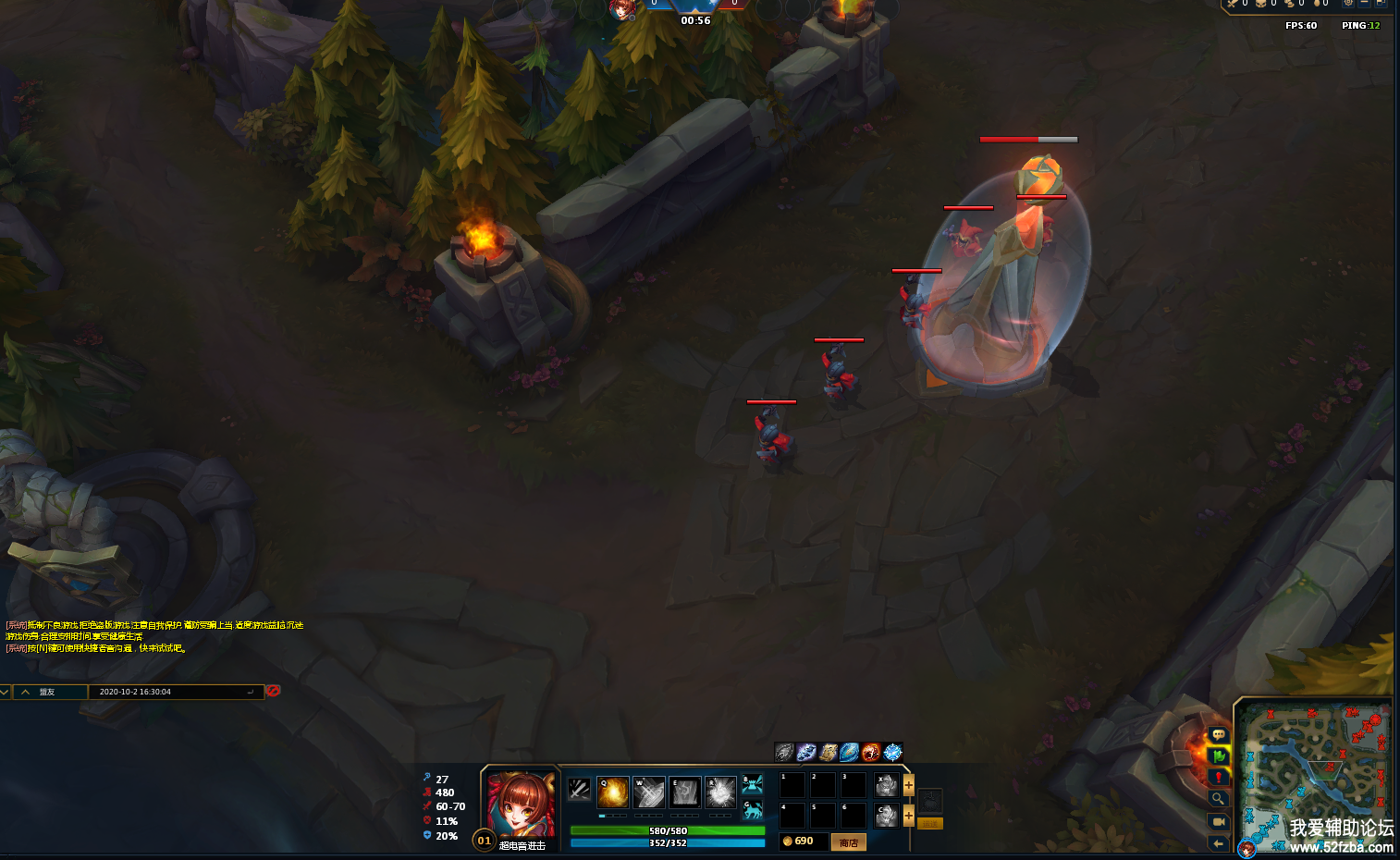
Task: Select the E shield ability icon
Action: pos(684,792)
